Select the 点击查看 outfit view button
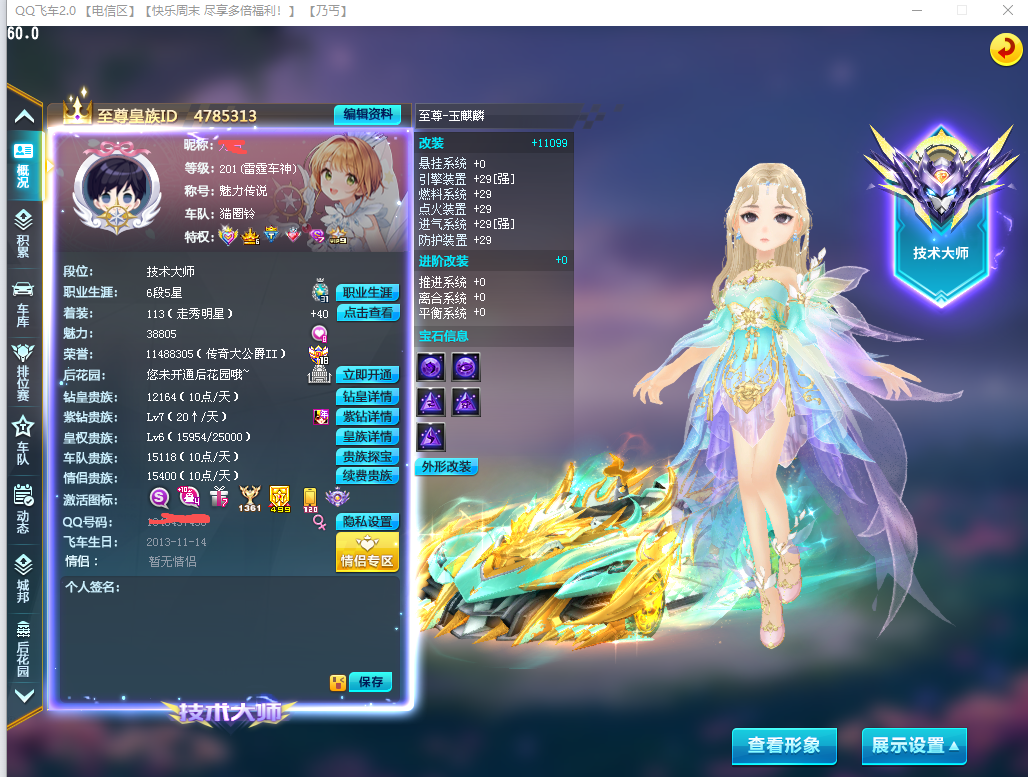Image resolution: width=1028 pixels, height=777 pixels. tap(367, 313)
